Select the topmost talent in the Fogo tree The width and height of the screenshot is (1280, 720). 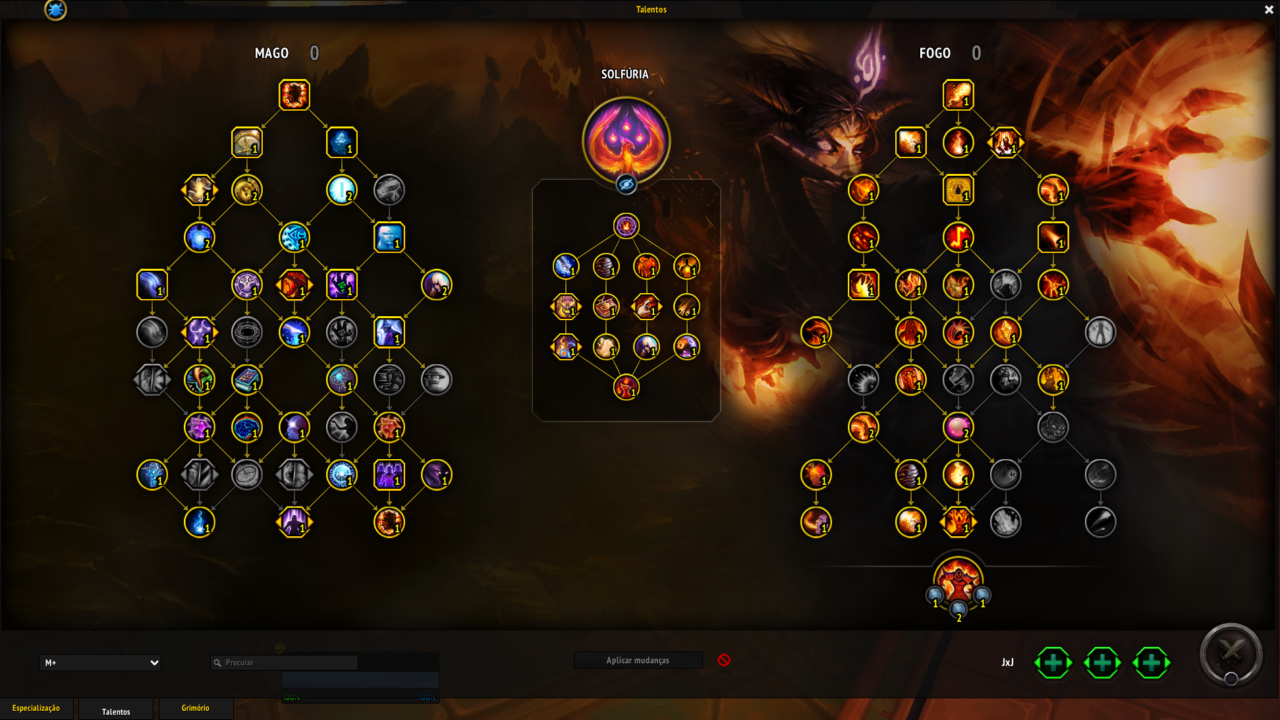click(x=958, y=95)
